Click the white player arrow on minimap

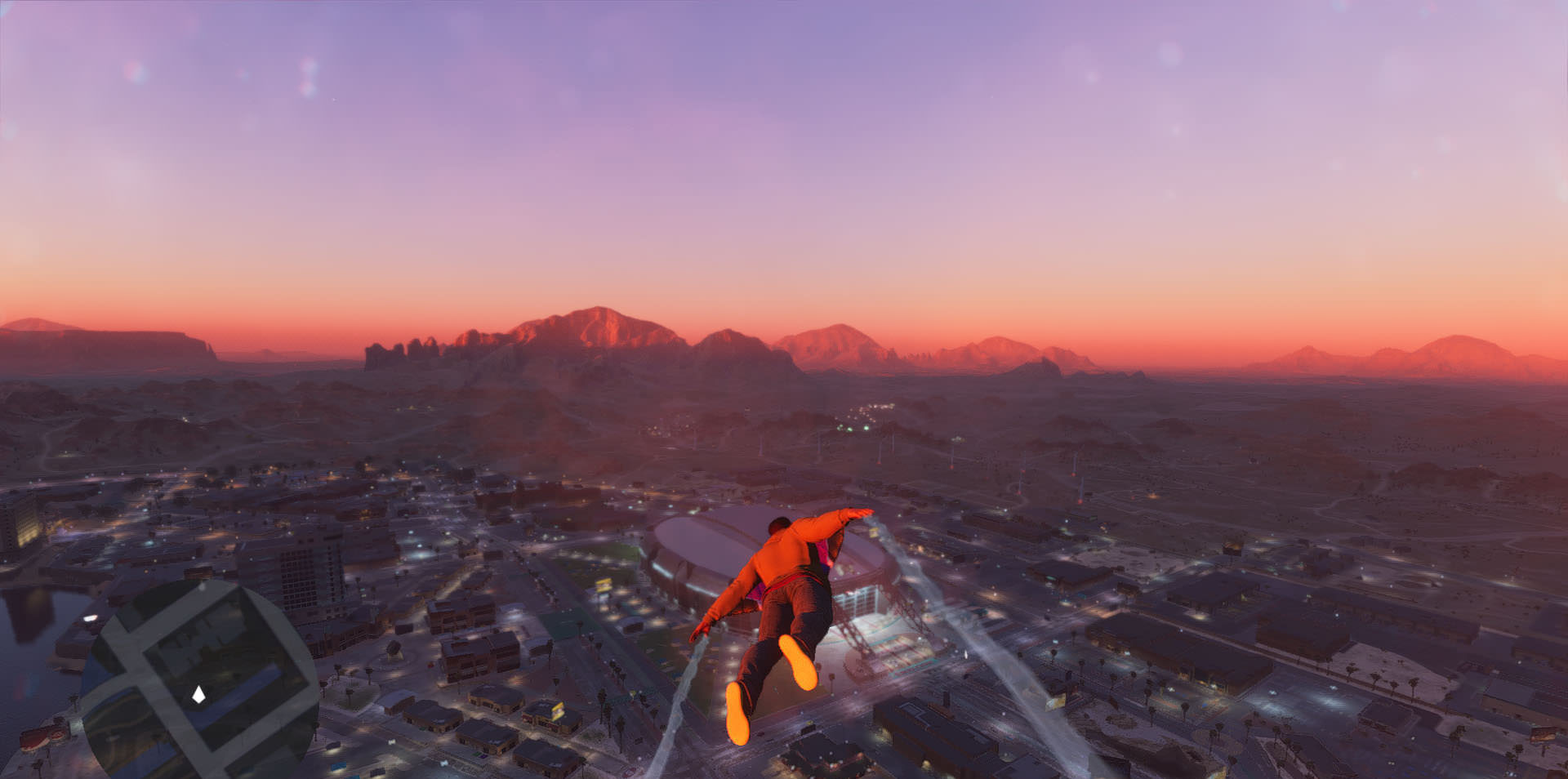pos(198,695)
